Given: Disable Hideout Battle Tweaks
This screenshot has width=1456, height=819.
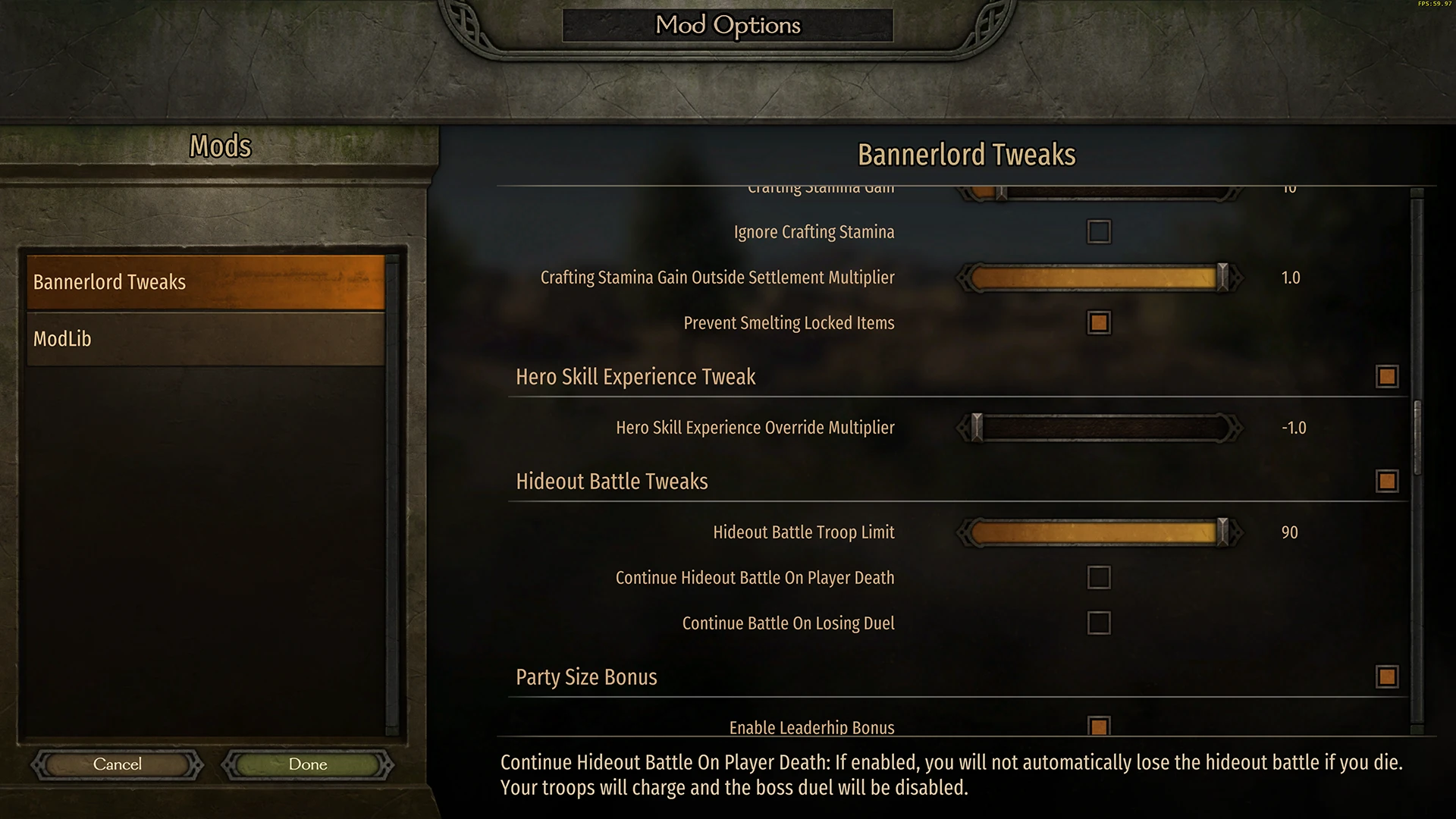Looking at the screenshot, I should coord(1386,481).
